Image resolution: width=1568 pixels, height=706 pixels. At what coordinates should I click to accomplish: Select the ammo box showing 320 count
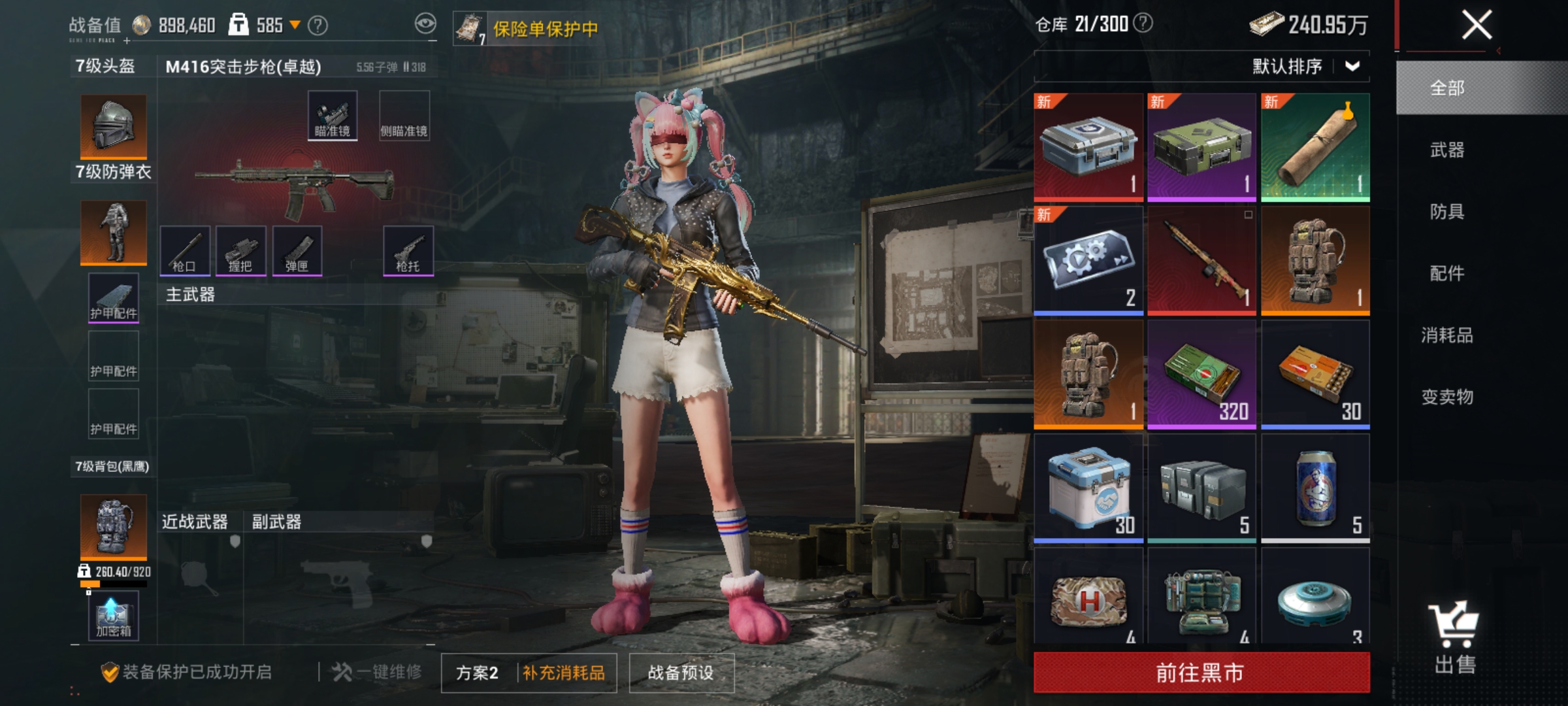[x=1202, y=371]
